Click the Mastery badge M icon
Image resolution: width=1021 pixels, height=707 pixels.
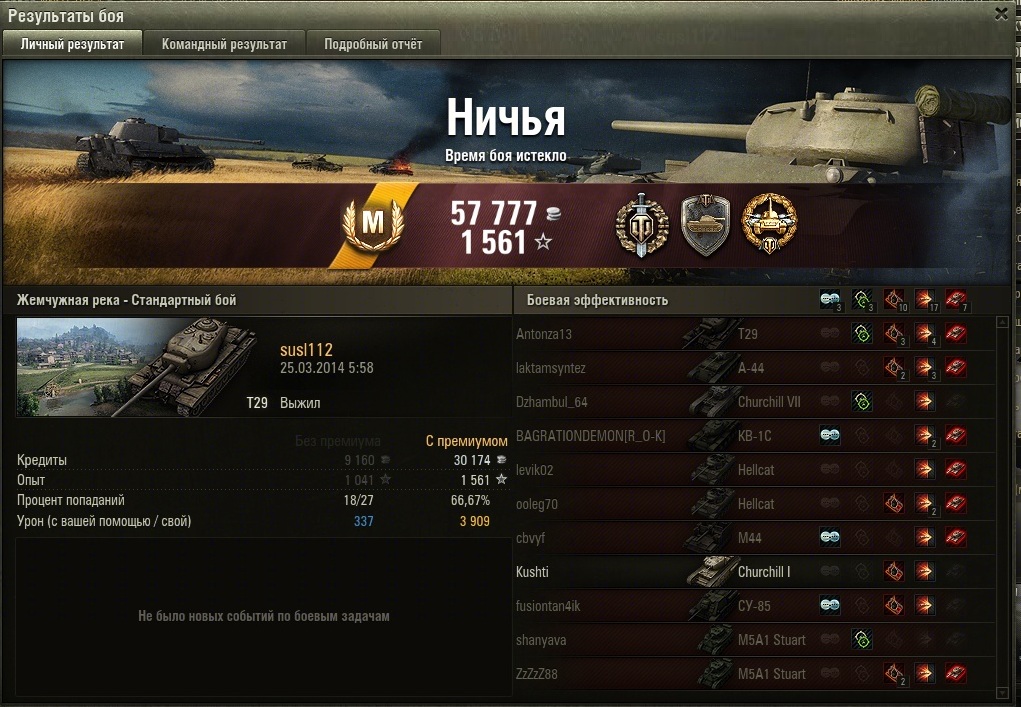point(372,225)
